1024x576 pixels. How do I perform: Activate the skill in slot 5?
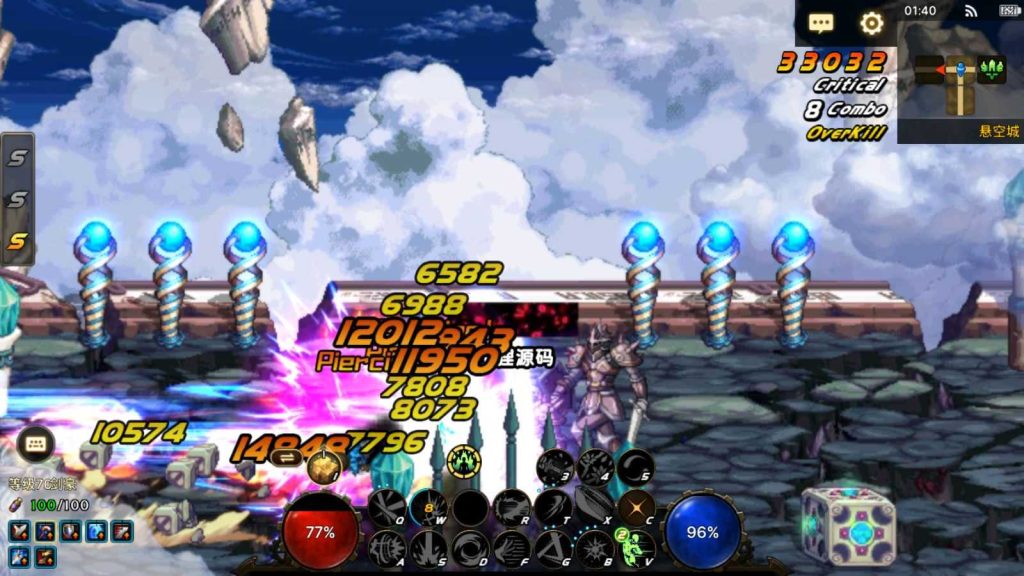coord(635,466)
